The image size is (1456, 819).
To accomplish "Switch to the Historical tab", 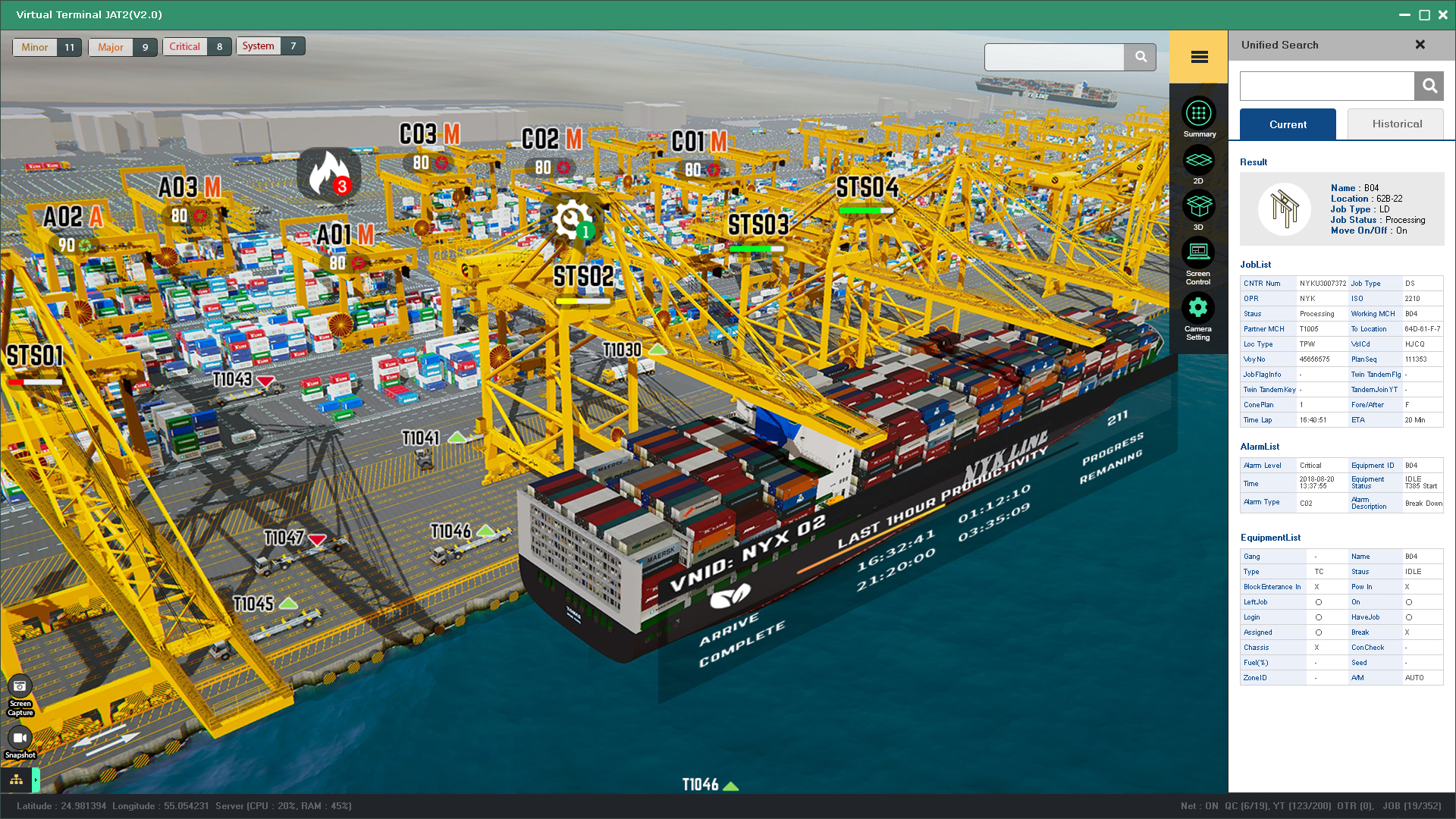I will (1396, 124).
